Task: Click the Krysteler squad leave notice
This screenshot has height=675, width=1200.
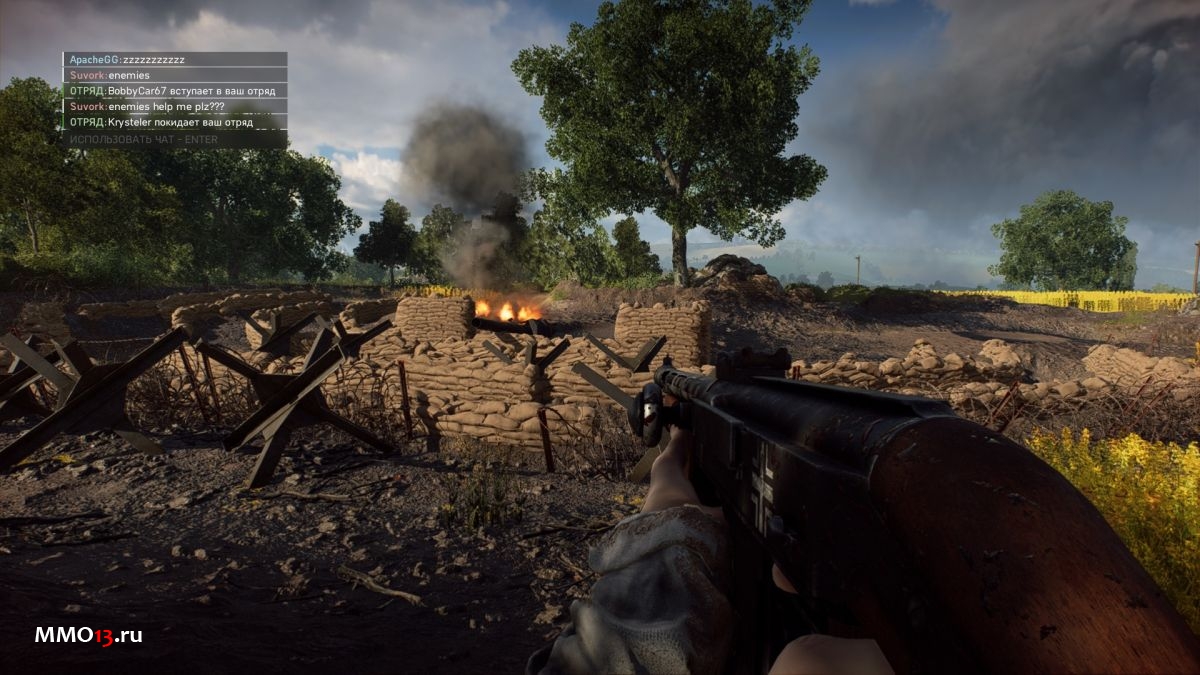Action: point(175,123)
